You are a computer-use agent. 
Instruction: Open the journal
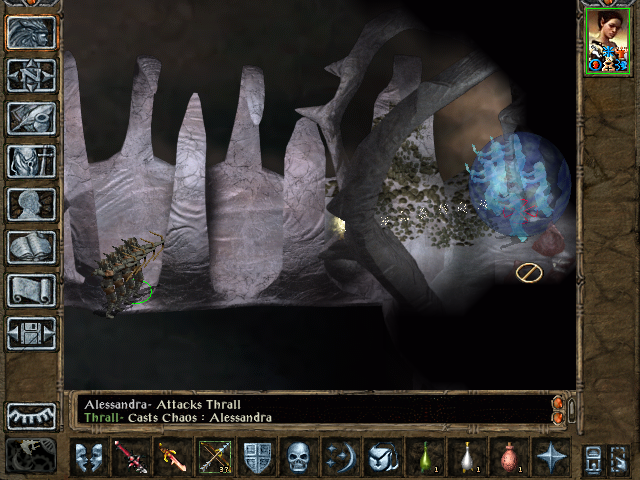(31, 118)
